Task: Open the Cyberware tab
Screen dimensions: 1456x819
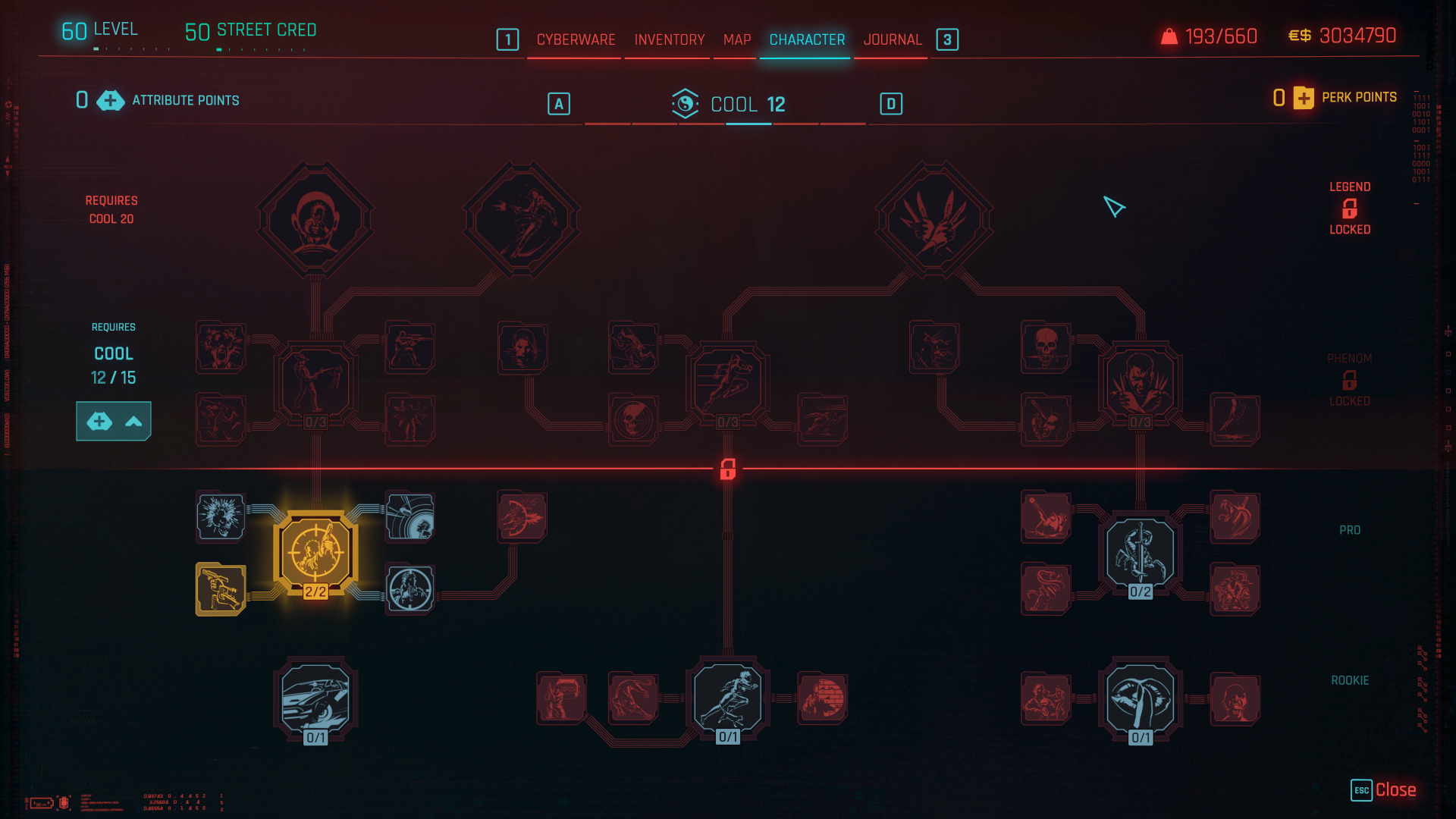Action: click(576, 39)
